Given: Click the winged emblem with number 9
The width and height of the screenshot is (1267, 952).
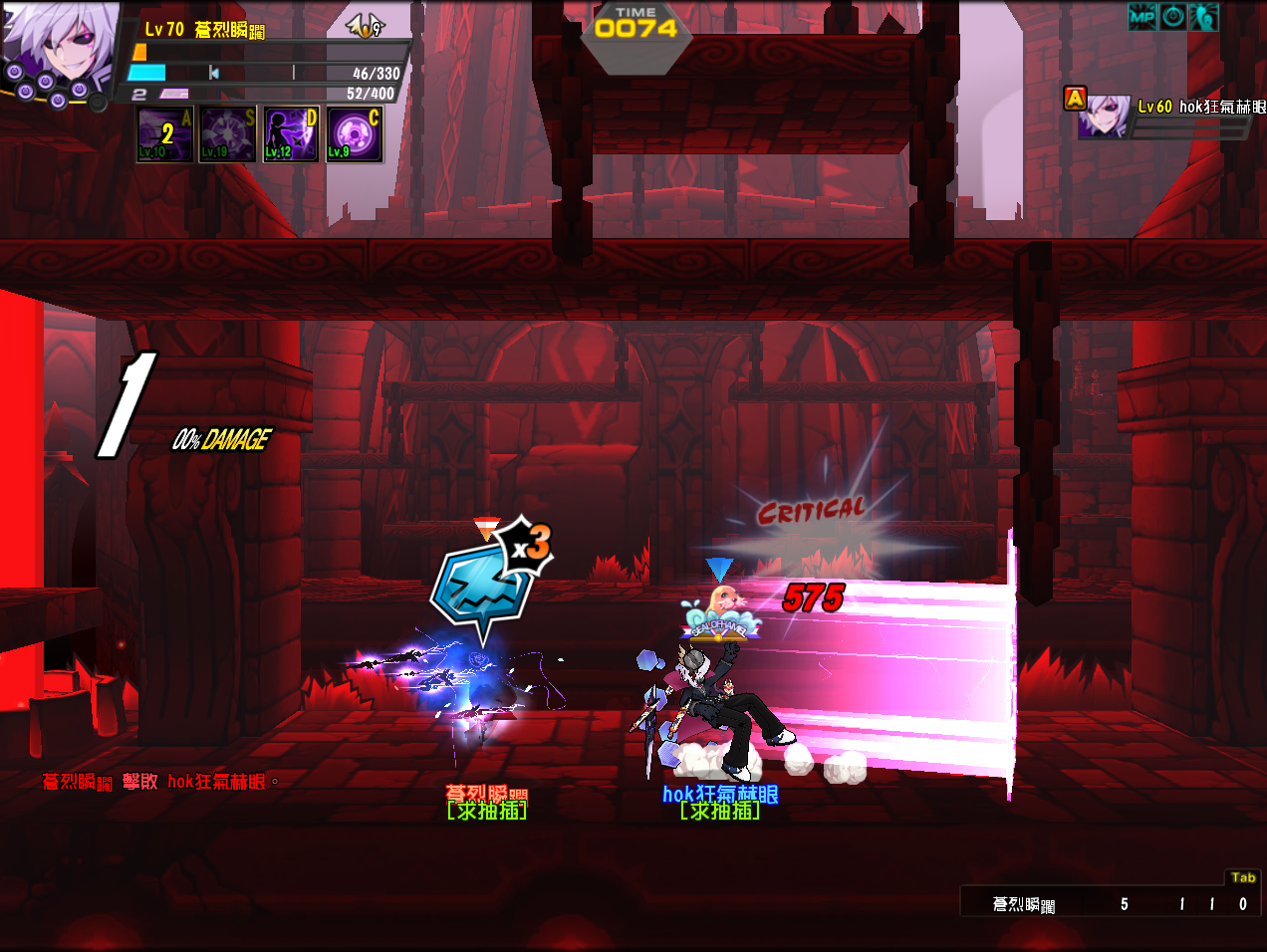Looking at the screenshot, I should pos(366,26).
